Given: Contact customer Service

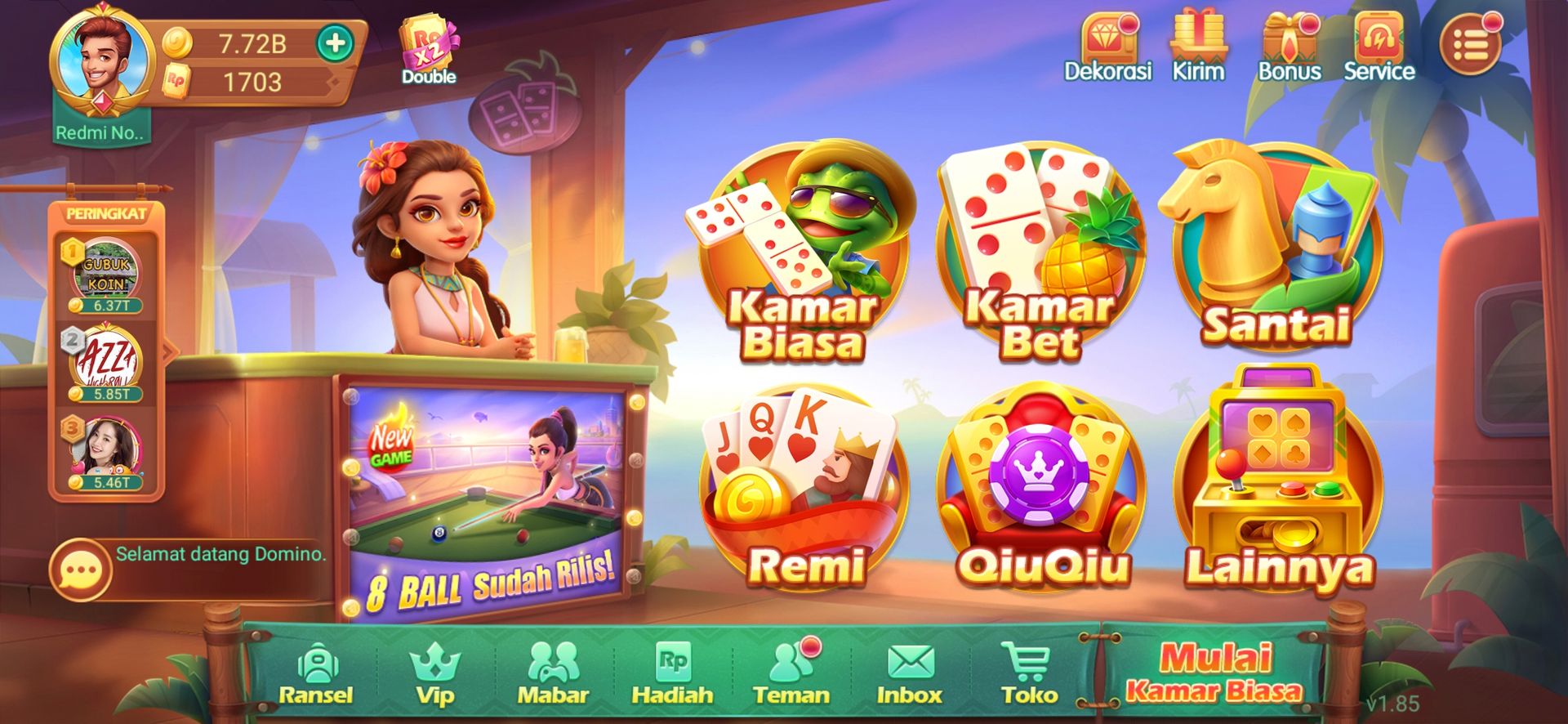Looking at the screenshot, I should tap(1379, 47).
